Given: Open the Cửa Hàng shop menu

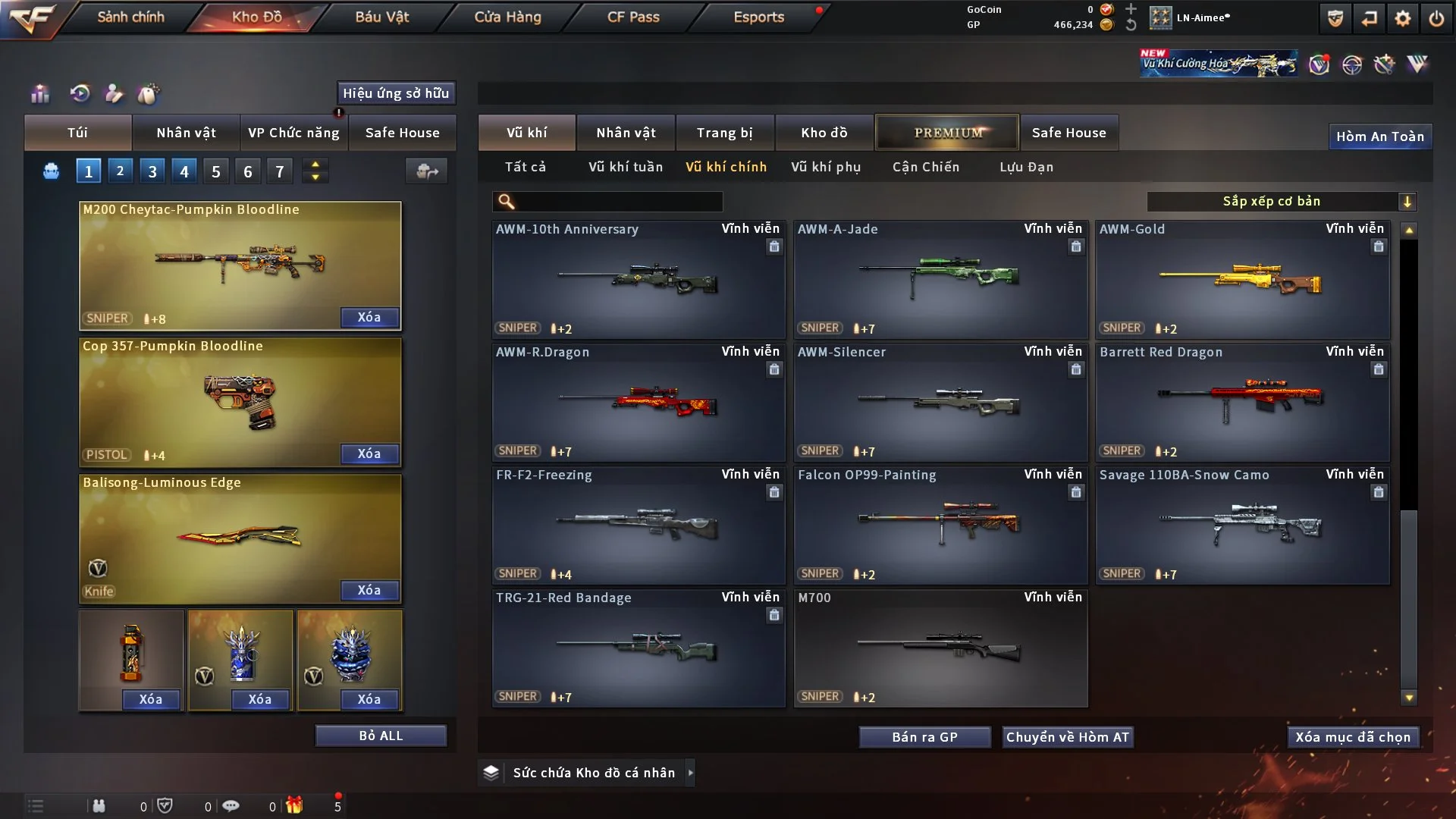Looking at the screenshot, I should point(507,17).
